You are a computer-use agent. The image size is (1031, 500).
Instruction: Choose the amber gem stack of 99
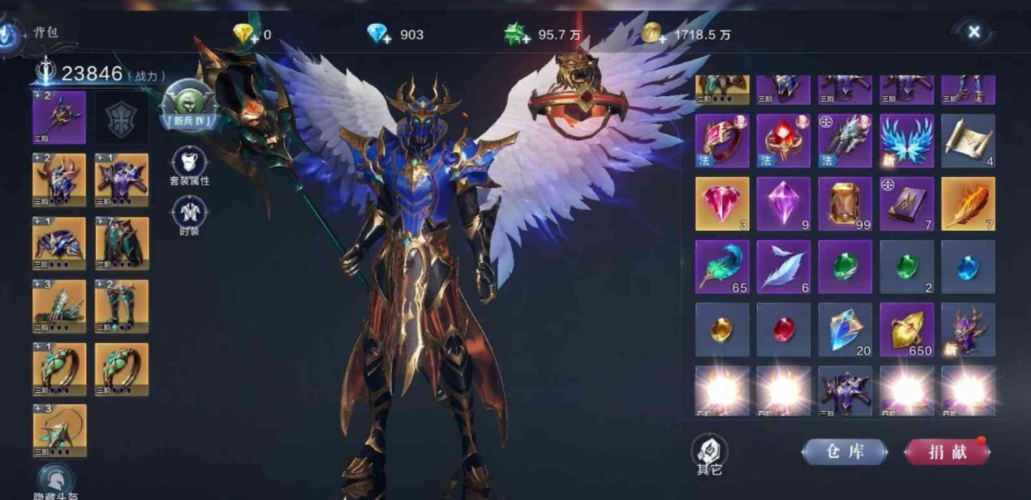[845, 204]
